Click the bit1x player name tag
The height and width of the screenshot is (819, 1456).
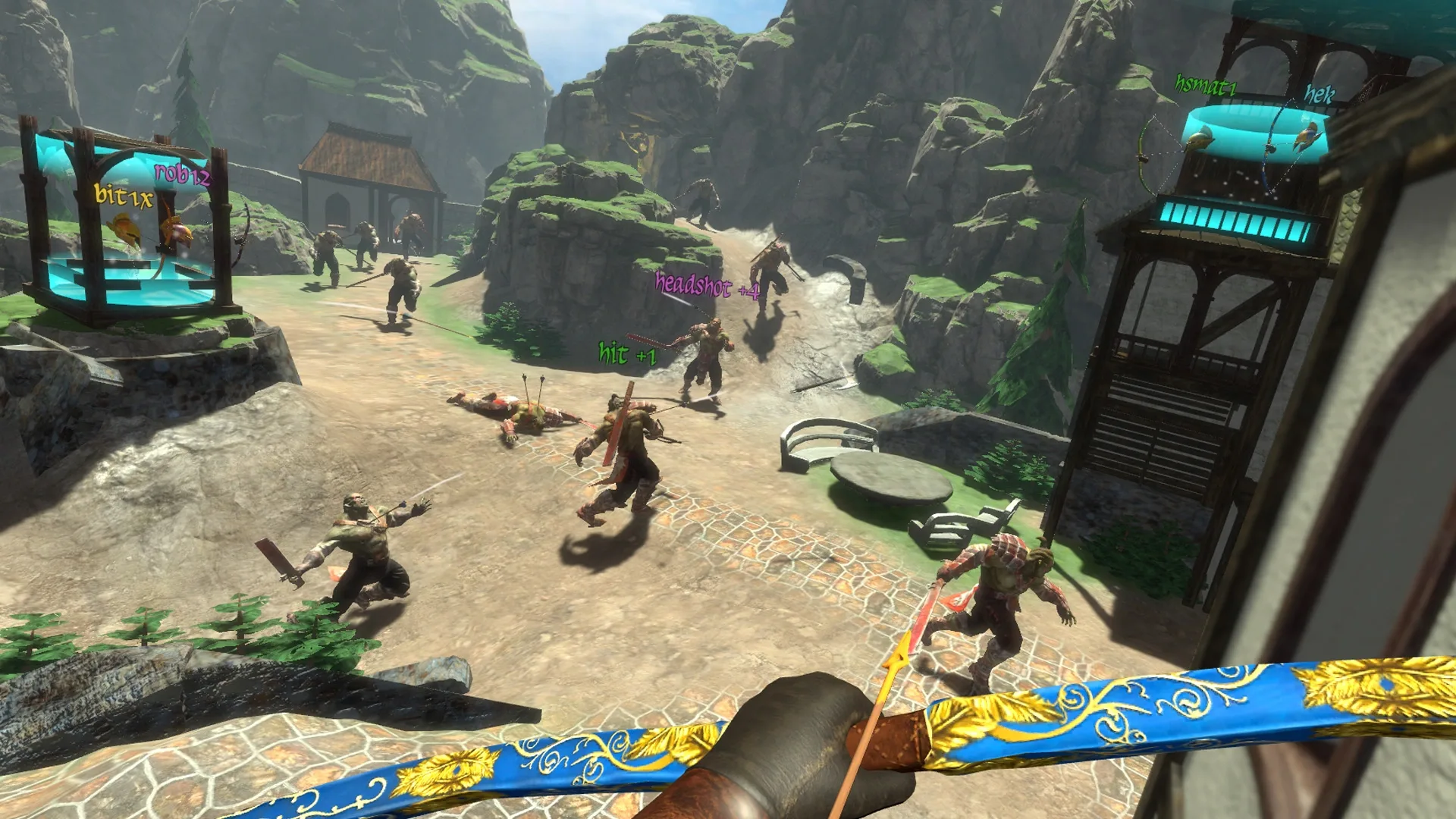(124, 197)
